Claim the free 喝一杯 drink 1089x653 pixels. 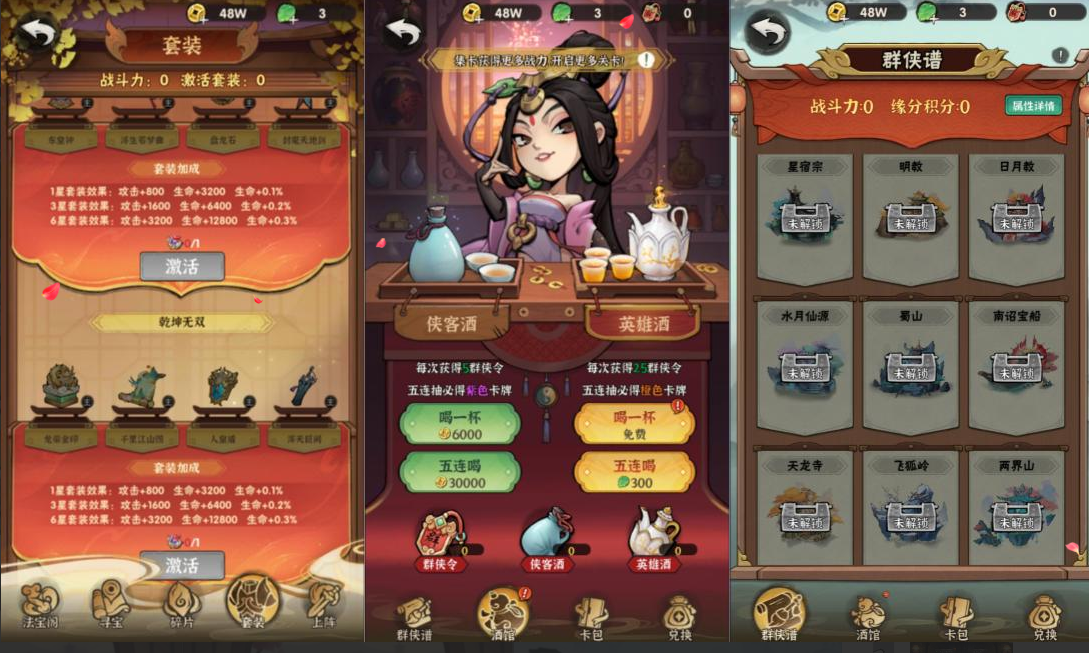pos(634,425)
